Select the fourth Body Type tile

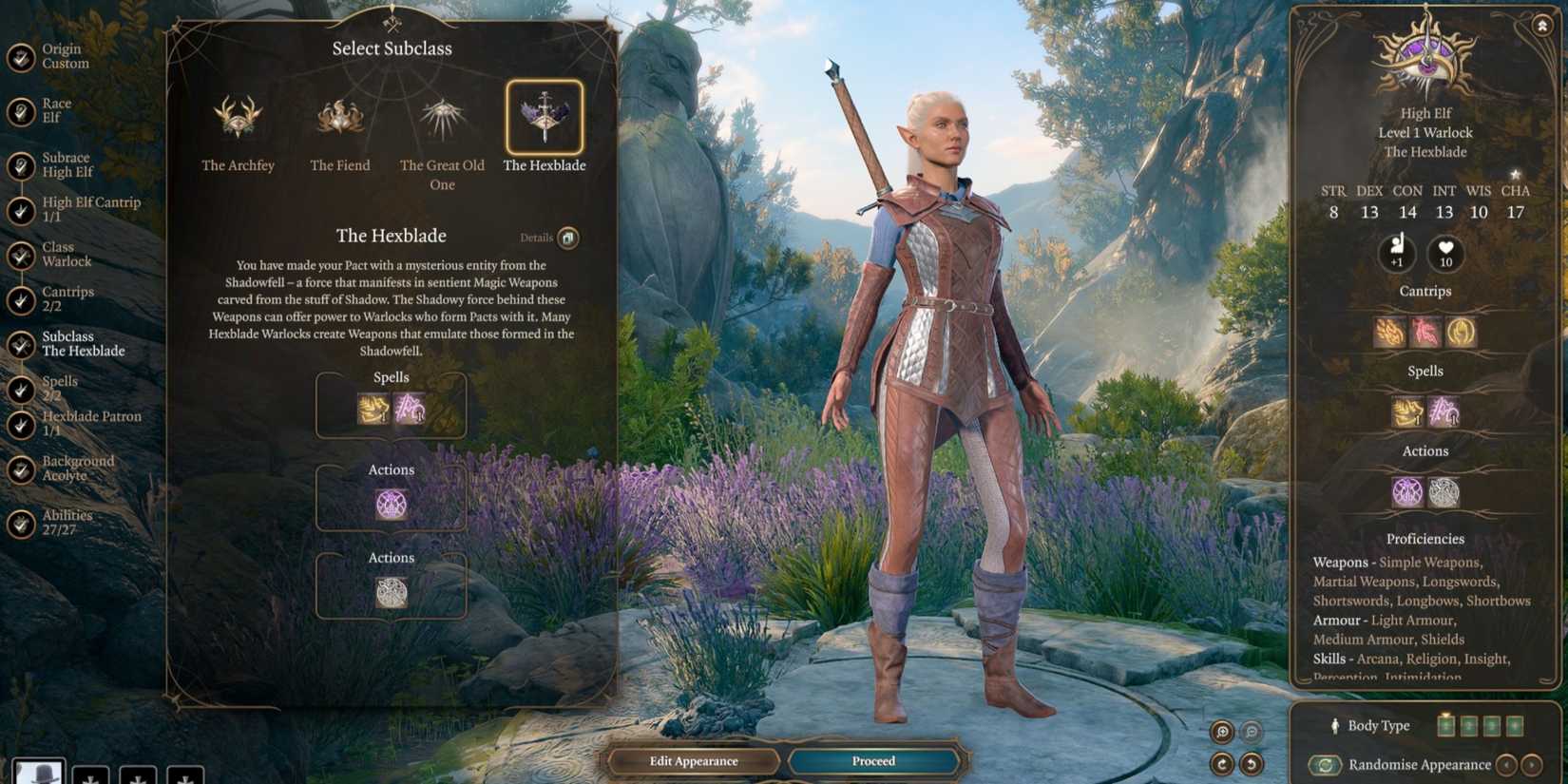click(x=1513, y=725)
